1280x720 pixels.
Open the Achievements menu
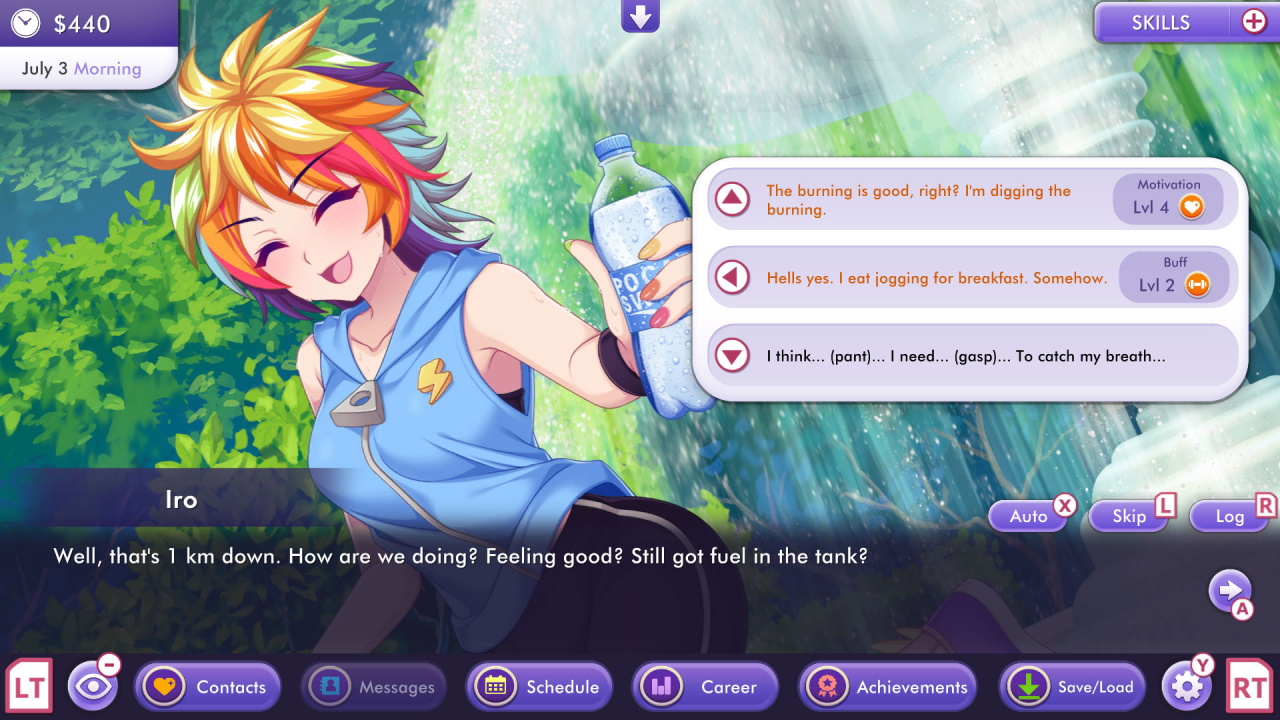tap(887, 686)
